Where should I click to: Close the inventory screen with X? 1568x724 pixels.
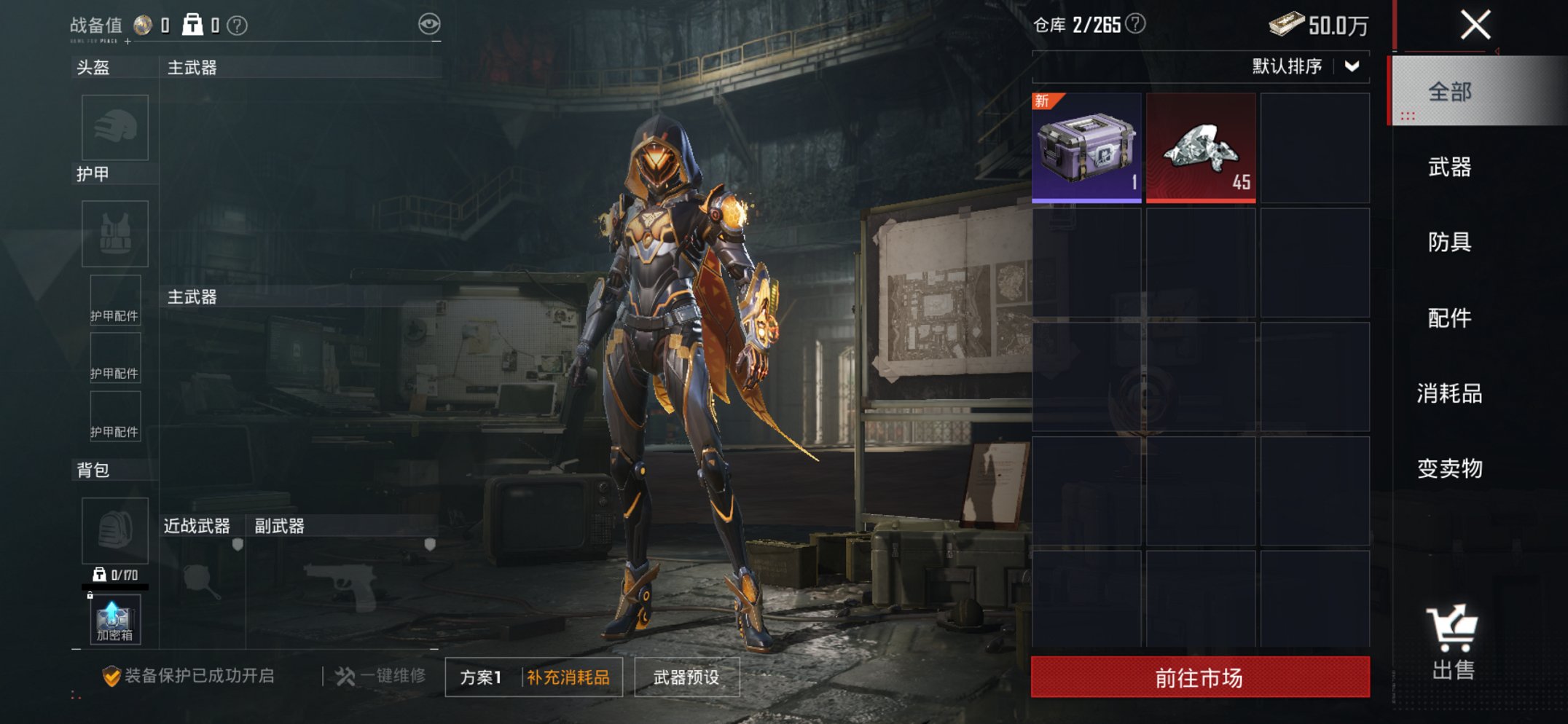[x=1475, y=25]
